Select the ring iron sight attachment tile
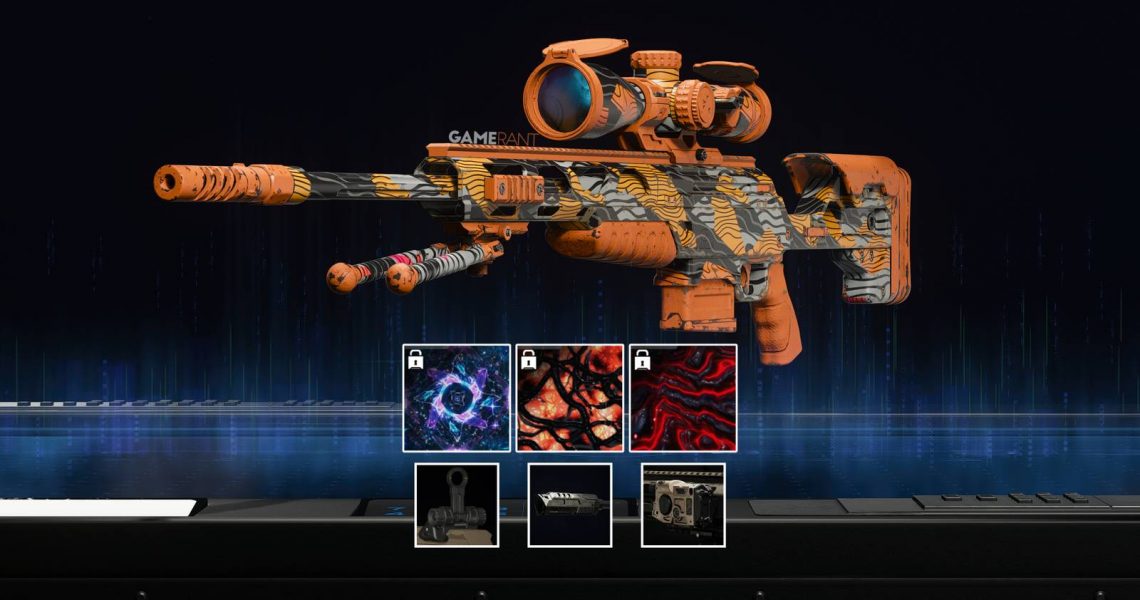 [x=457, y=505]
